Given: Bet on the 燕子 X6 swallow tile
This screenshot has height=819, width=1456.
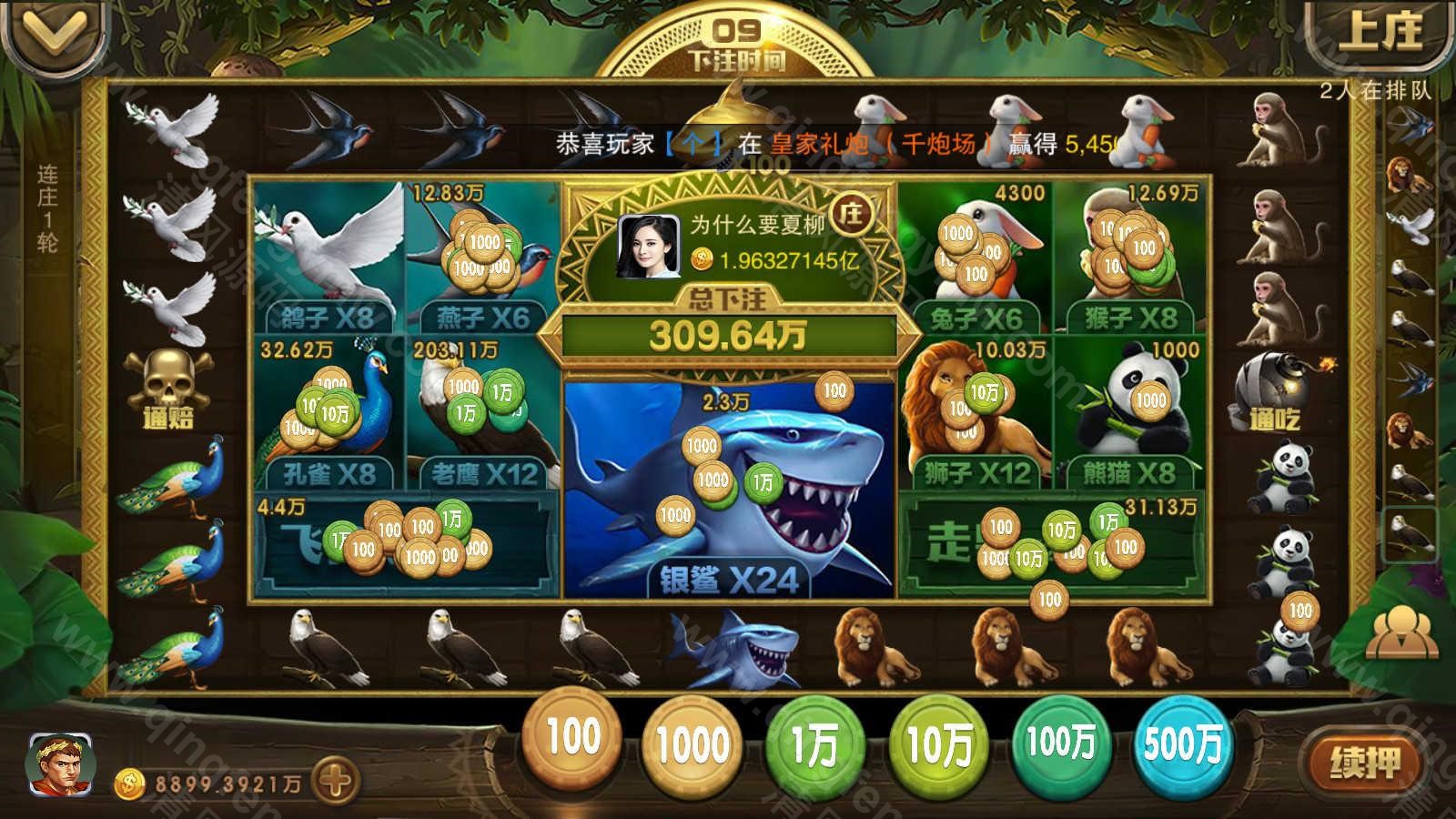Looking at the screenshot, I should pyautogui.click(x=482, y=257).
